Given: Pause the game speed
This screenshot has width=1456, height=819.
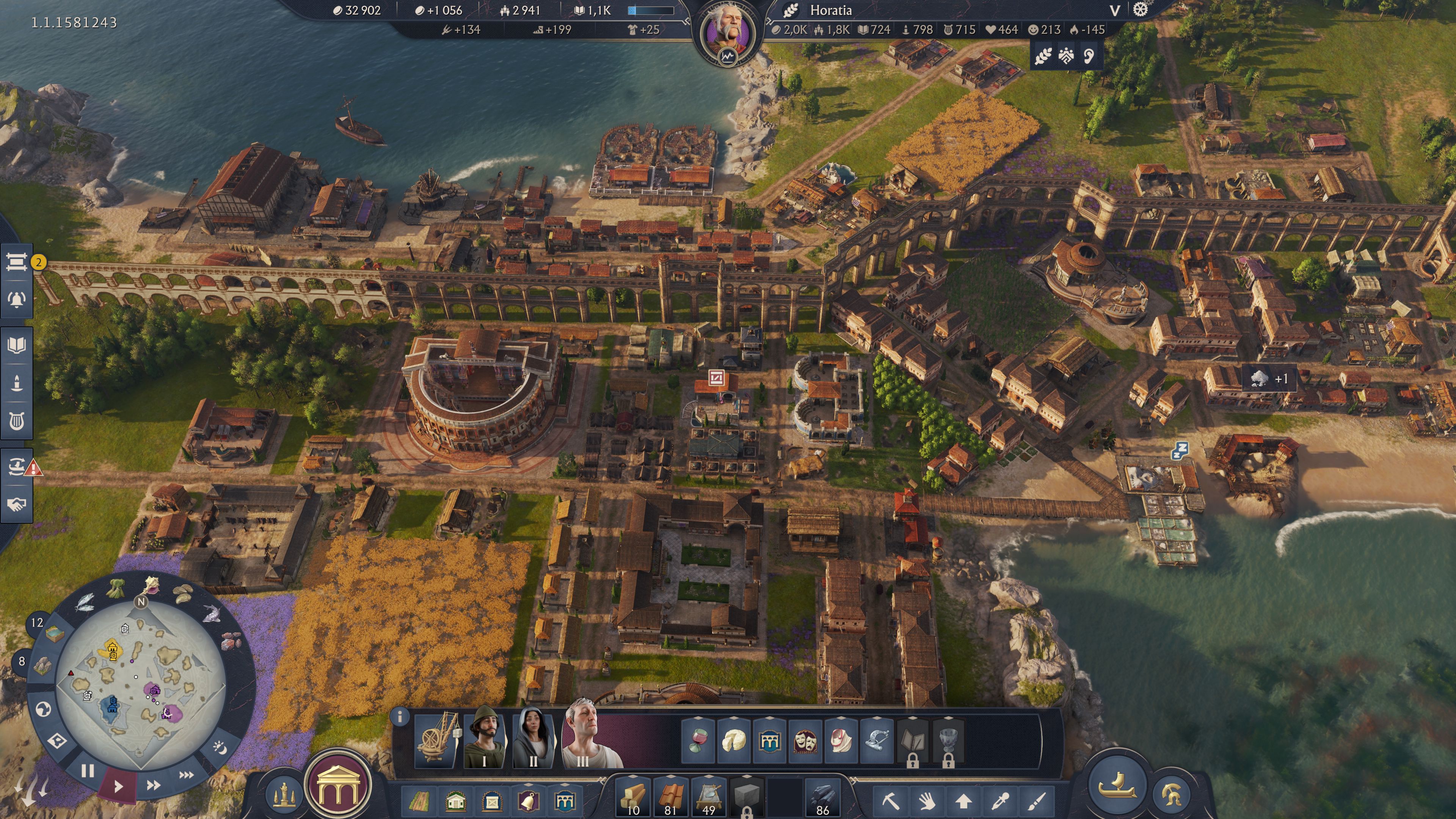Looking at the screenshot, I should click(87, 771).
